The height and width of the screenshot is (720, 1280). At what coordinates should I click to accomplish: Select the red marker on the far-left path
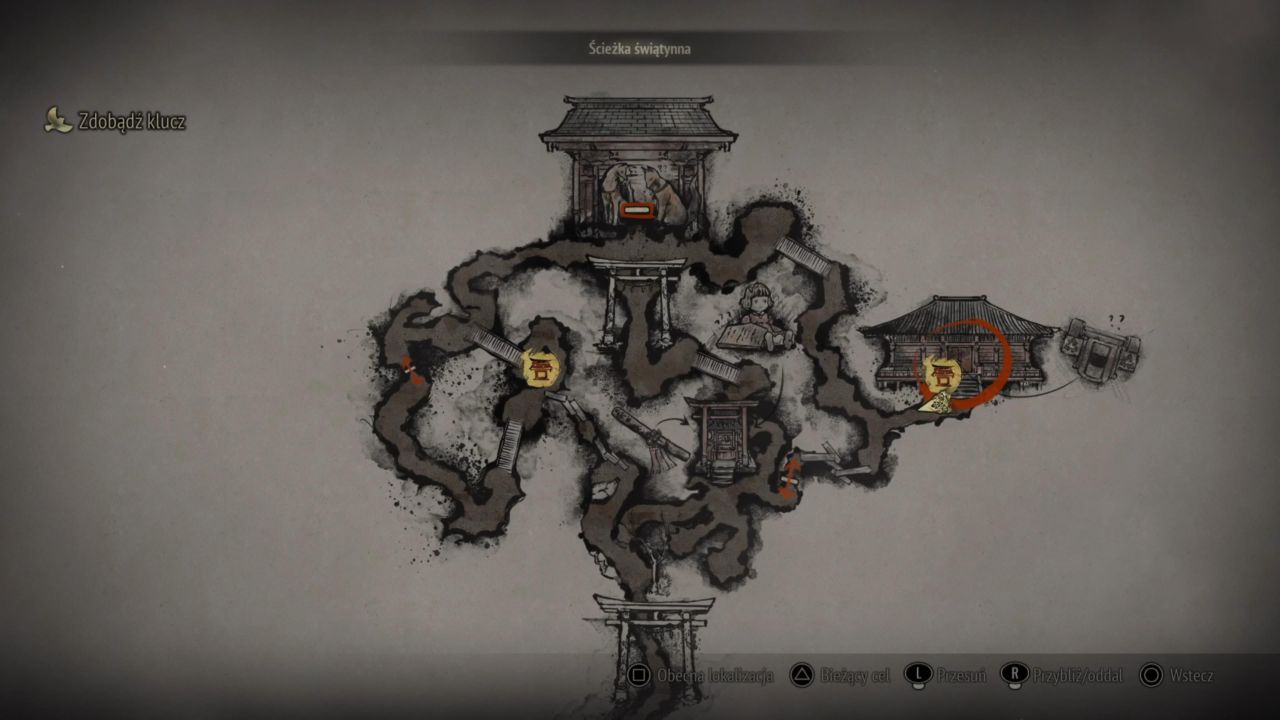pyautogui.click(x=409, y=369)
